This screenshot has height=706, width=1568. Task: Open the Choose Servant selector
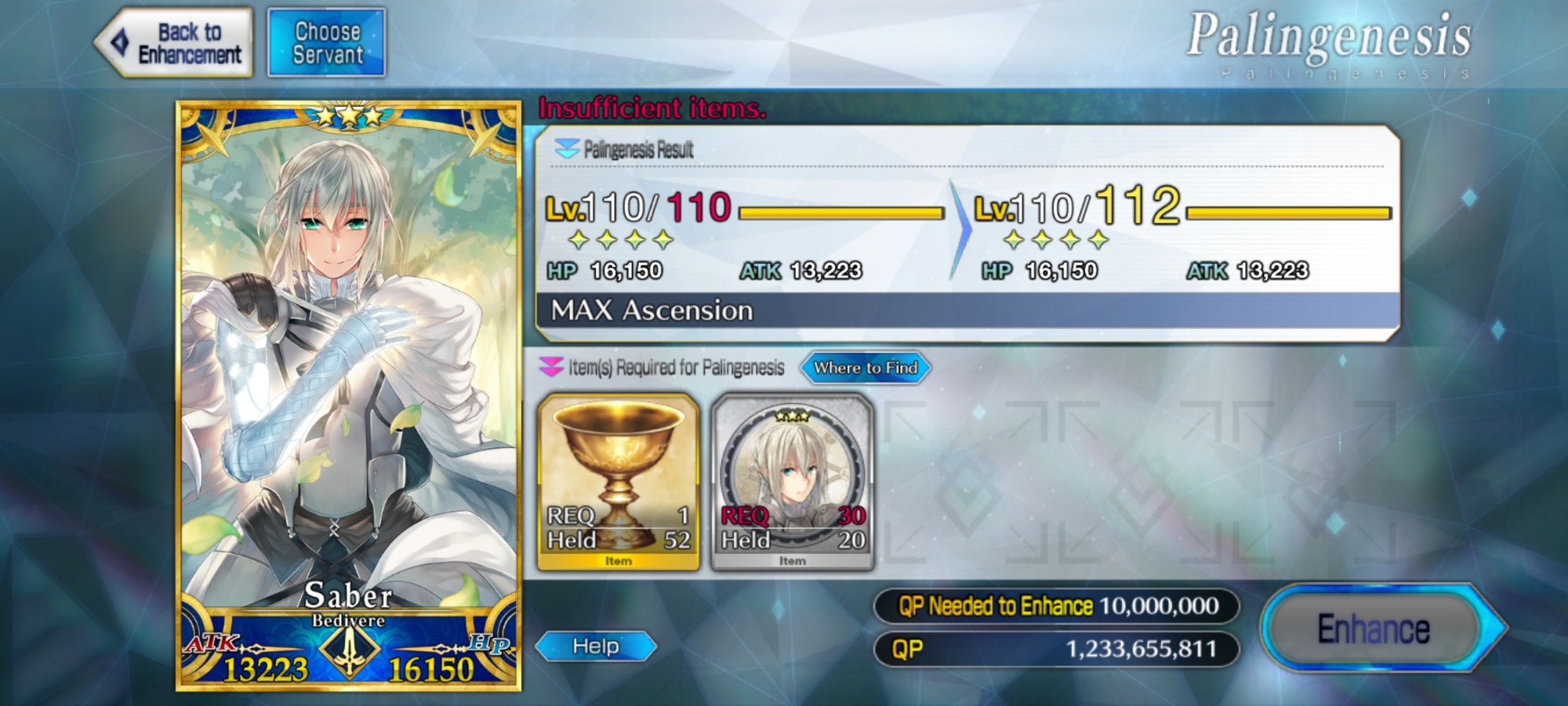[327, 43]
